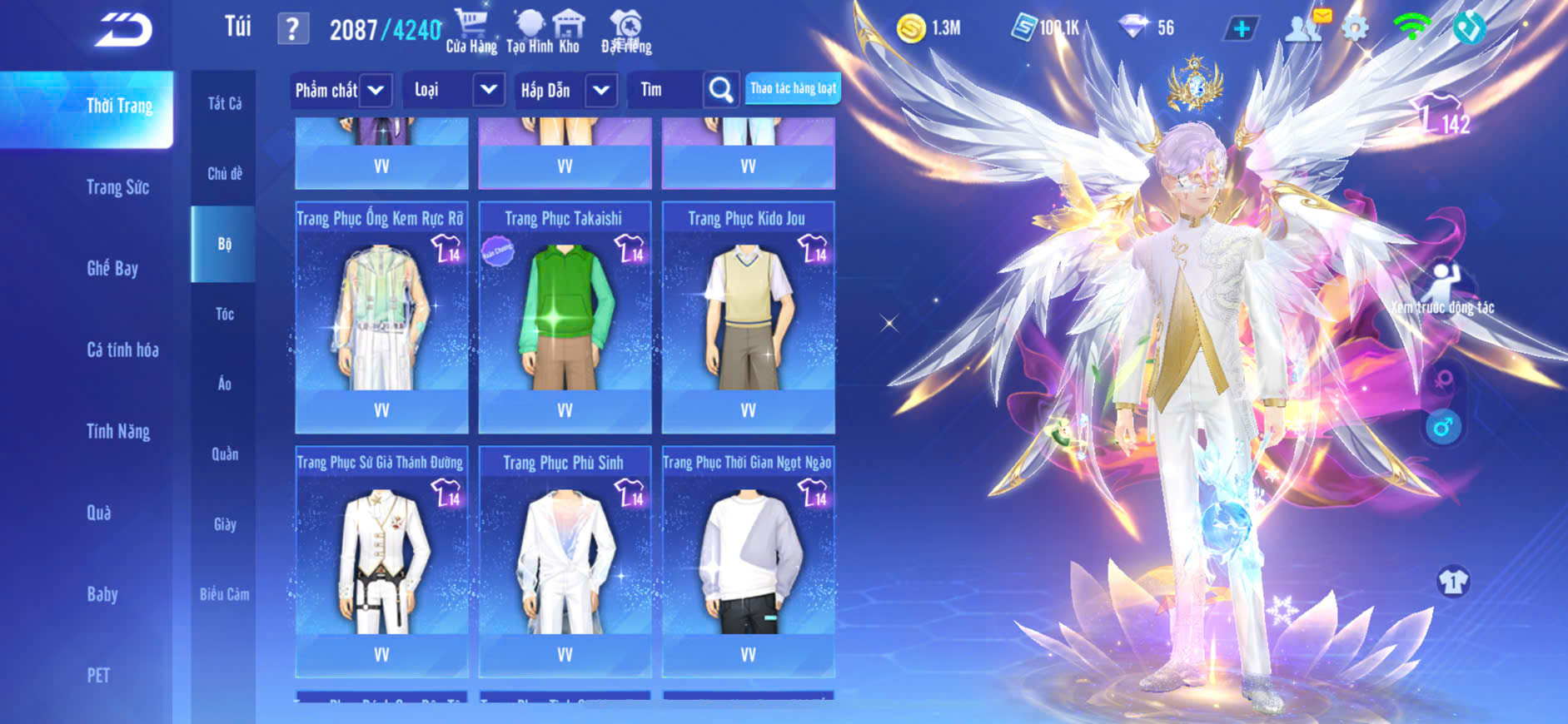Go back using the arrow button

(124, 30)
